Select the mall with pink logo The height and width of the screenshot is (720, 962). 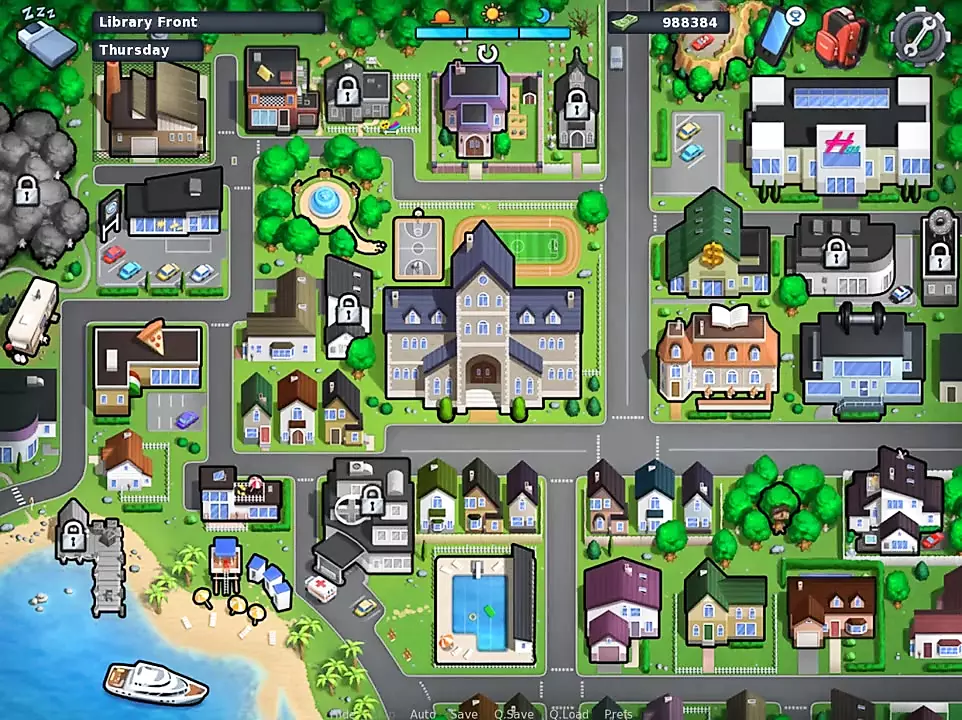pyautogui.click(x=840, y=140)
